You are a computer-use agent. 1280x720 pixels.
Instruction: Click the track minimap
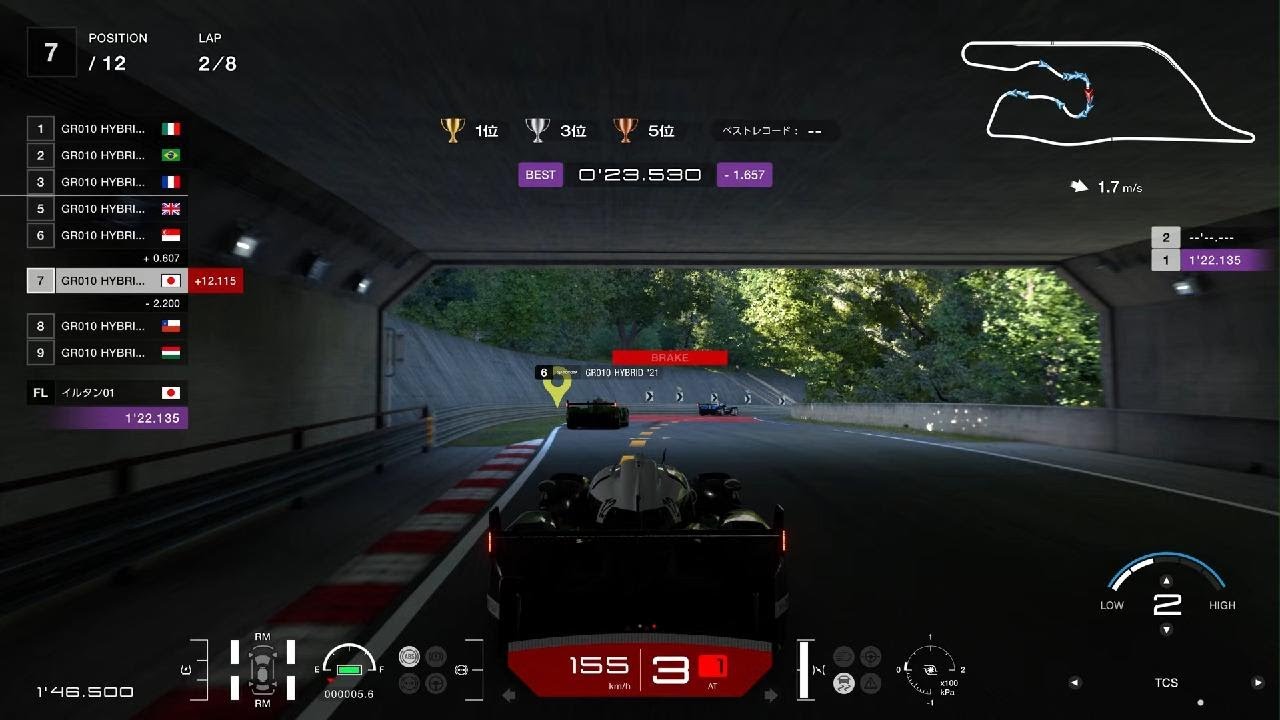point(1107,92)
